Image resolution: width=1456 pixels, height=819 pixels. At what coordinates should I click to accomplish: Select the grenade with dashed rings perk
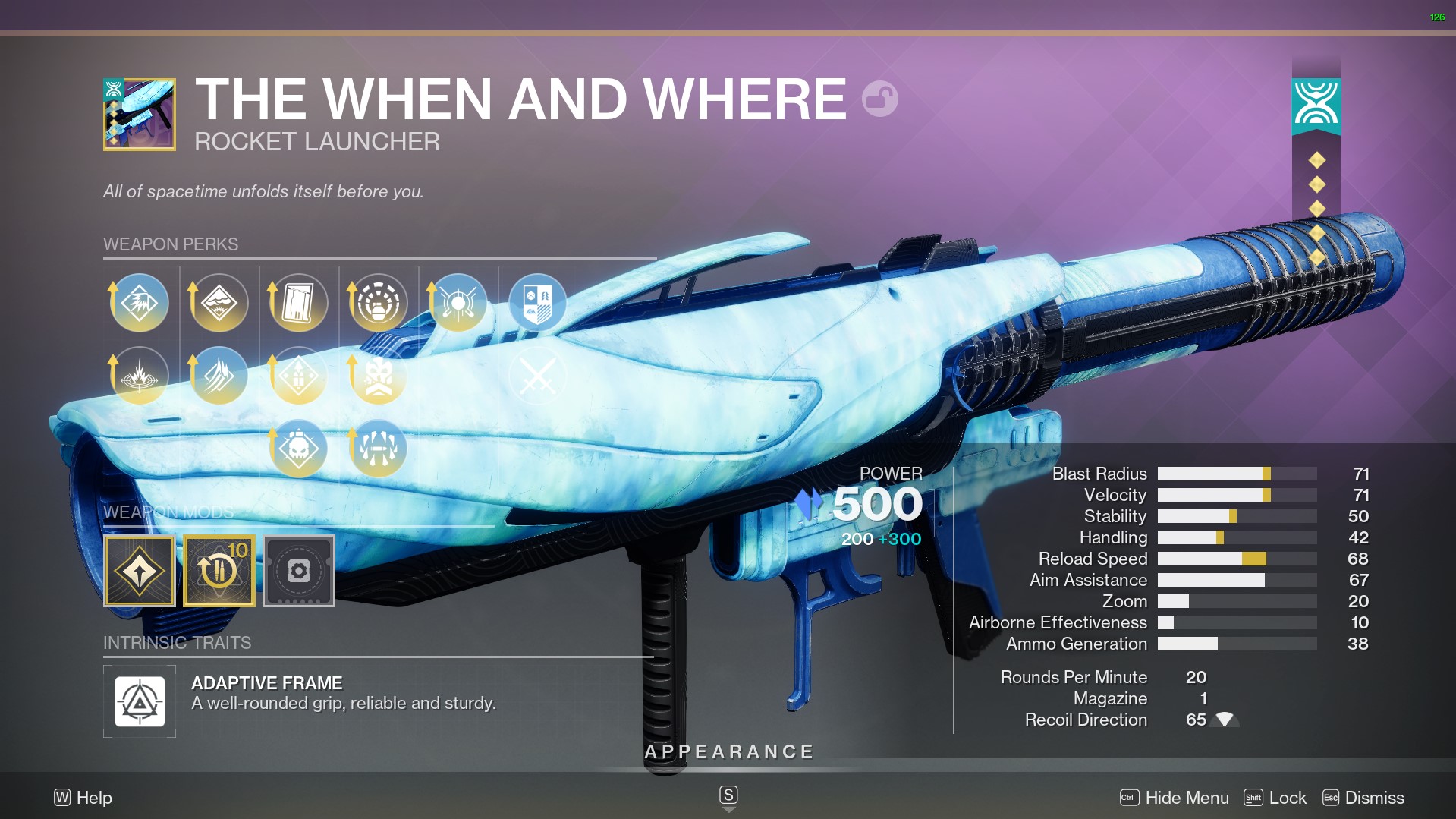[x=378, y=303]
